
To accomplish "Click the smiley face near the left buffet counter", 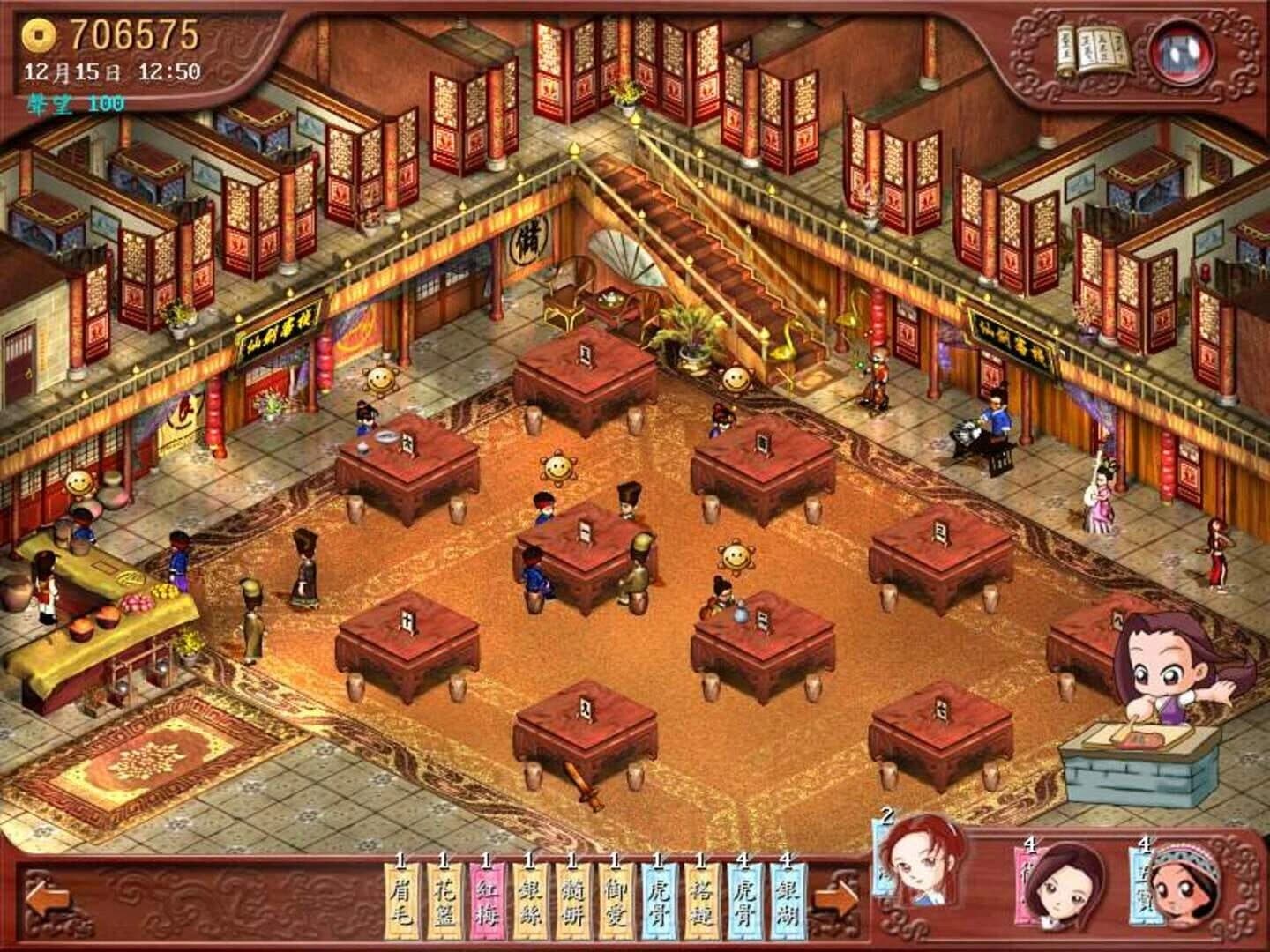I will (78, 484).
